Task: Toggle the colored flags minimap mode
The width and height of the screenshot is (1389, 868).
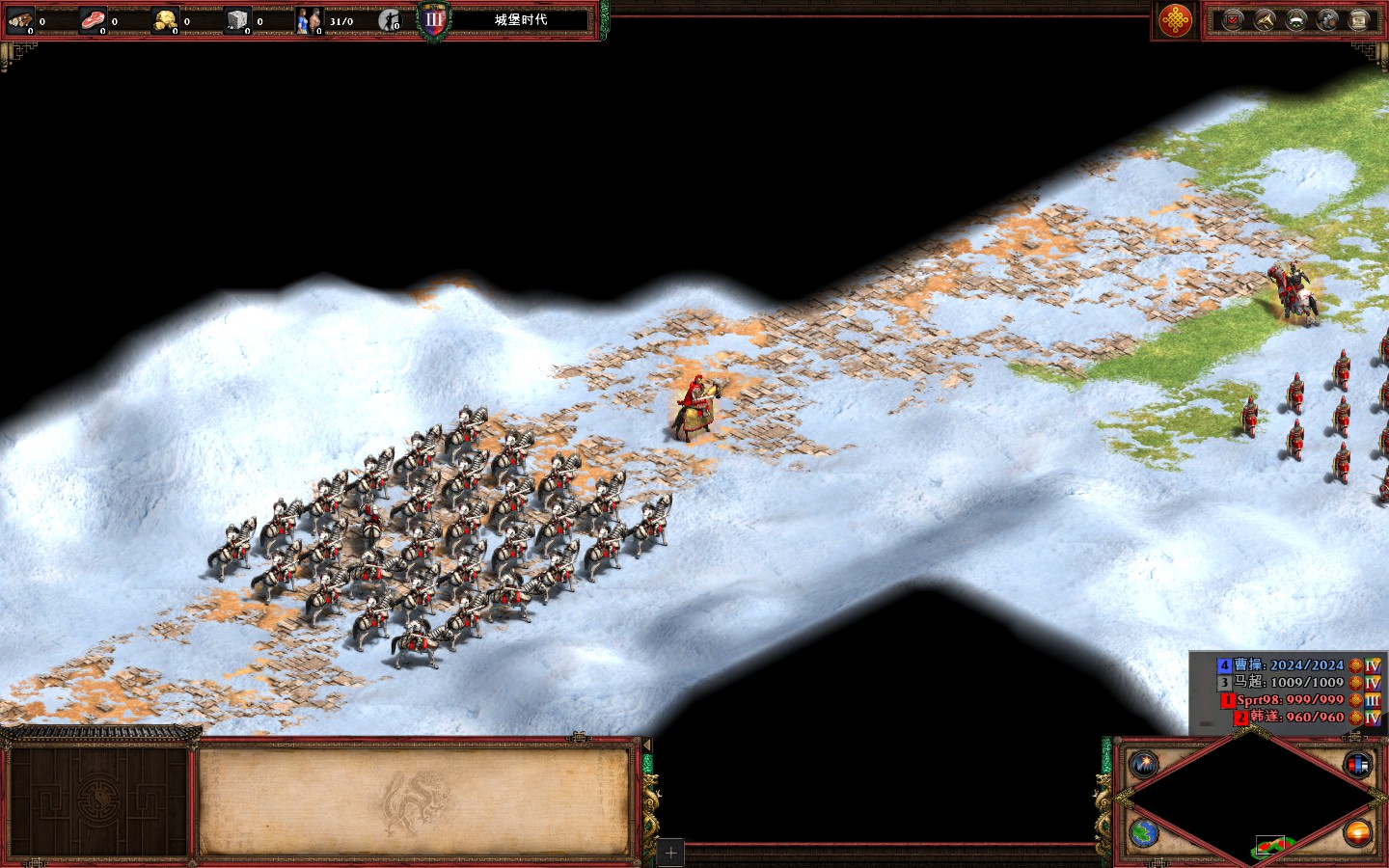Action: click(1357, 765)
